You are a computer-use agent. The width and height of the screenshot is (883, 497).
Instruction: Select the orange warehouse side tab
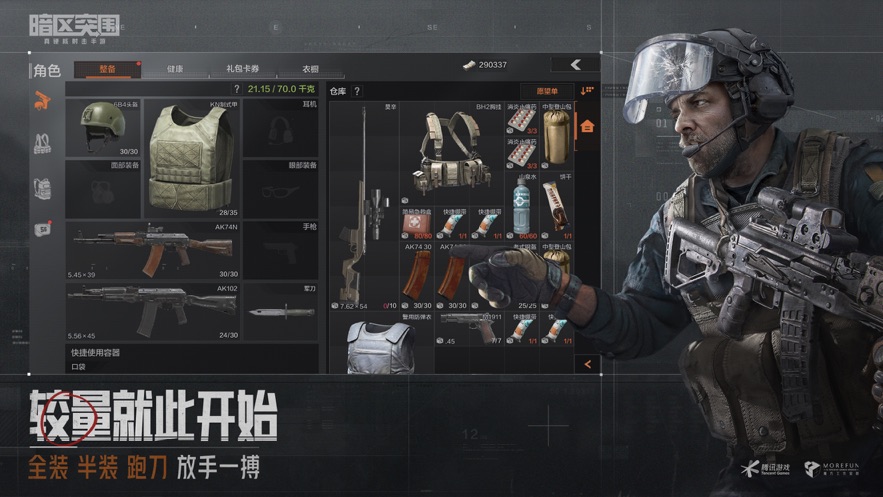point(587,127)
